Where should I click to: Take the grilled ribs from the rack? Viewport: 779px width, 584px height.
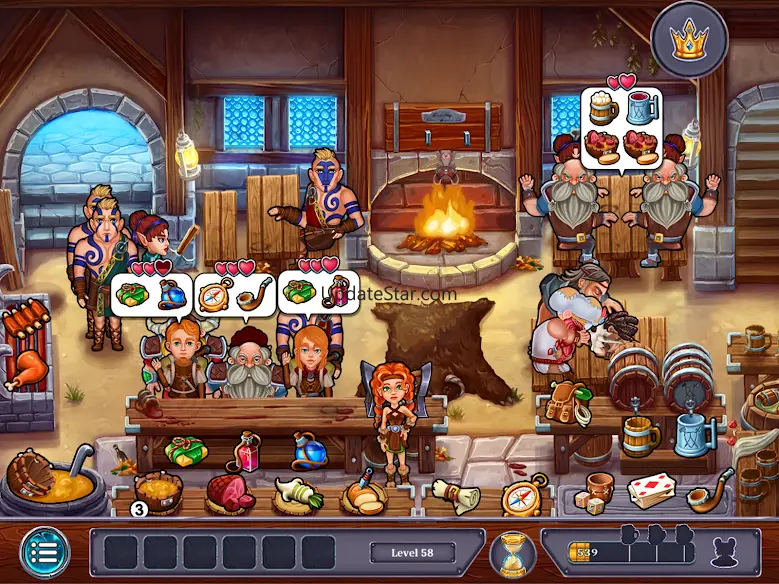[24, 323]
